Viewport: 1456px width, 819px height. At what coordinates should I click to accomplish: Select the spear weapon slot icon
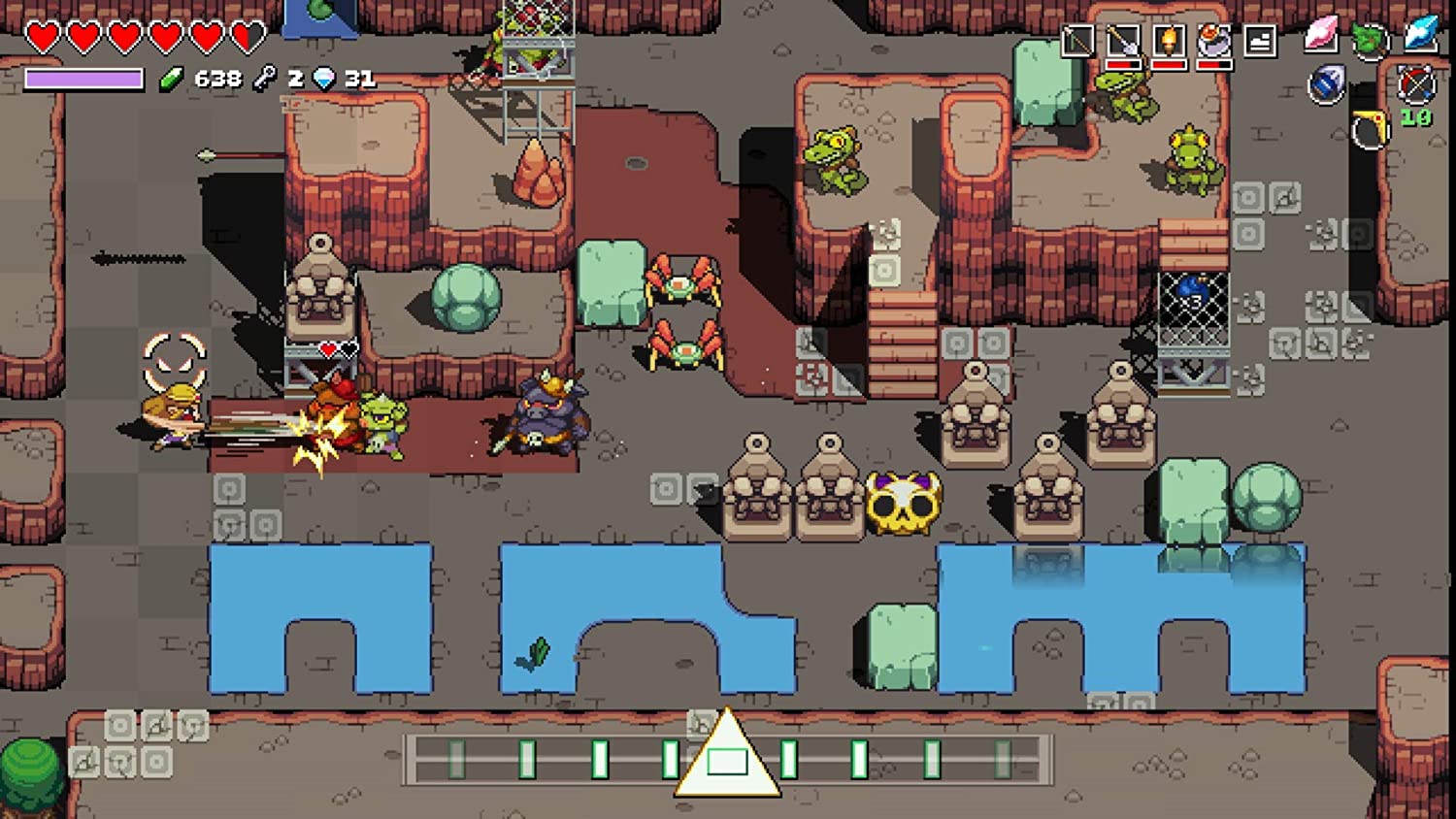(x=1076, y=41)
